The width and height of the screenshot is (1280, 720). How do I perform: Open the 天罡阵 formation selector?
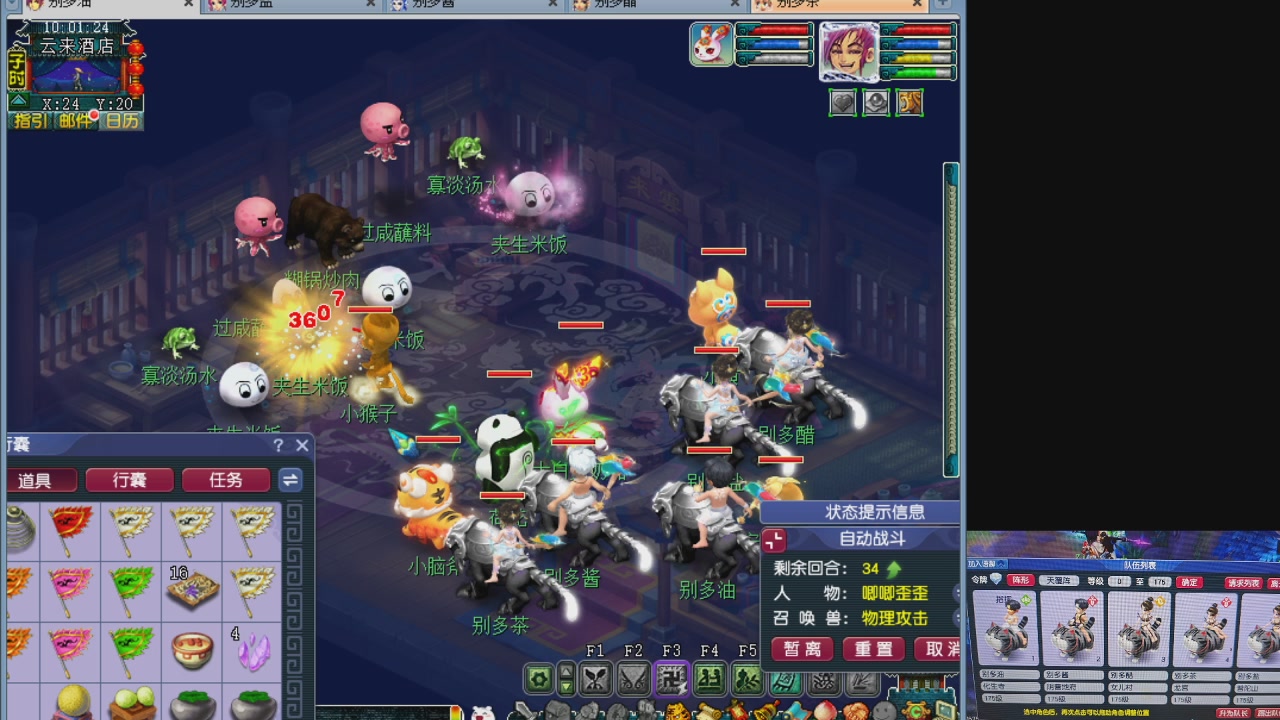pos(1059,581)
